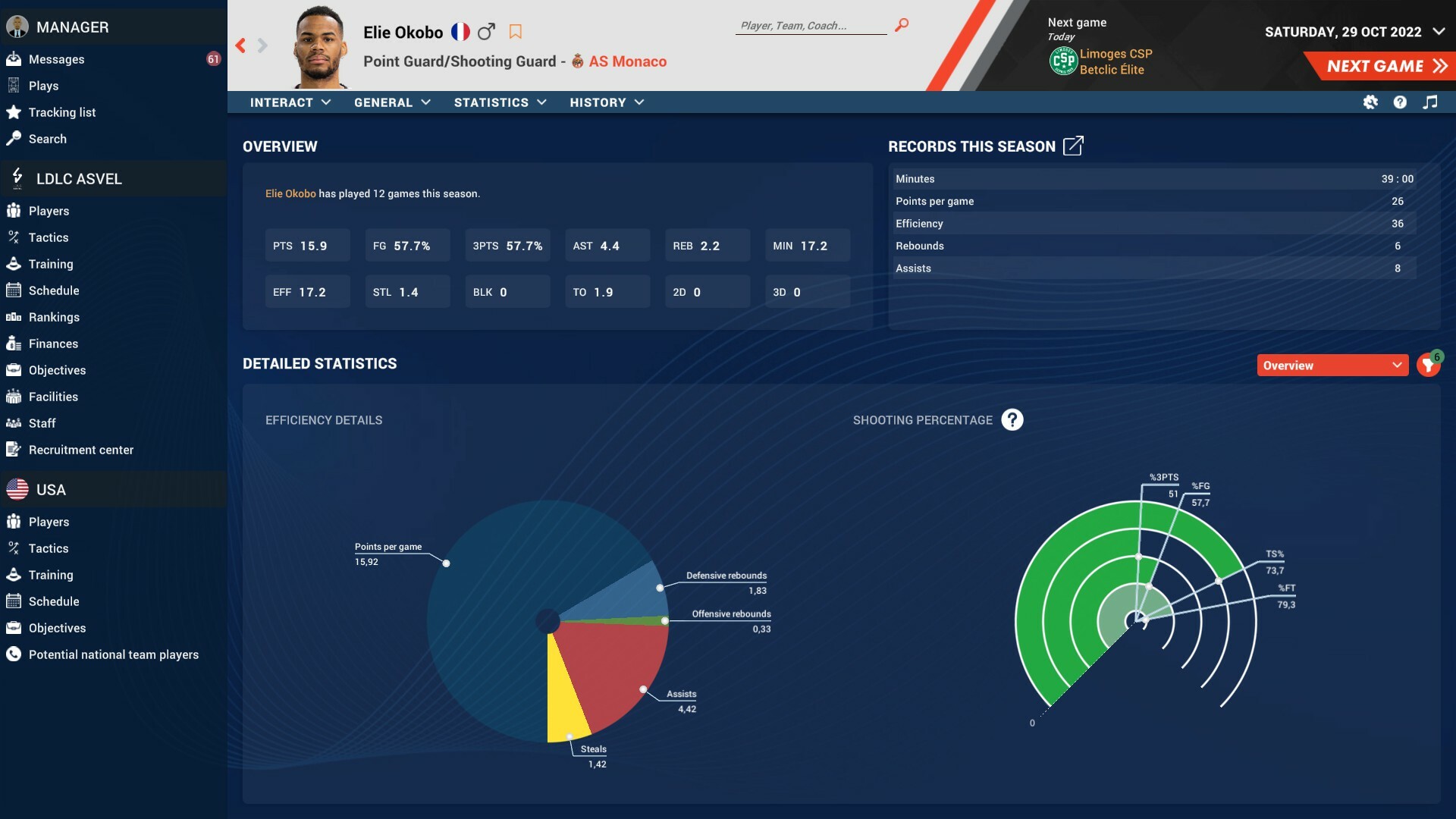The width and height of the screenshot is (1456, 819).
Task: Expand the Statistics menu
Action: click(x=500, y=102)
